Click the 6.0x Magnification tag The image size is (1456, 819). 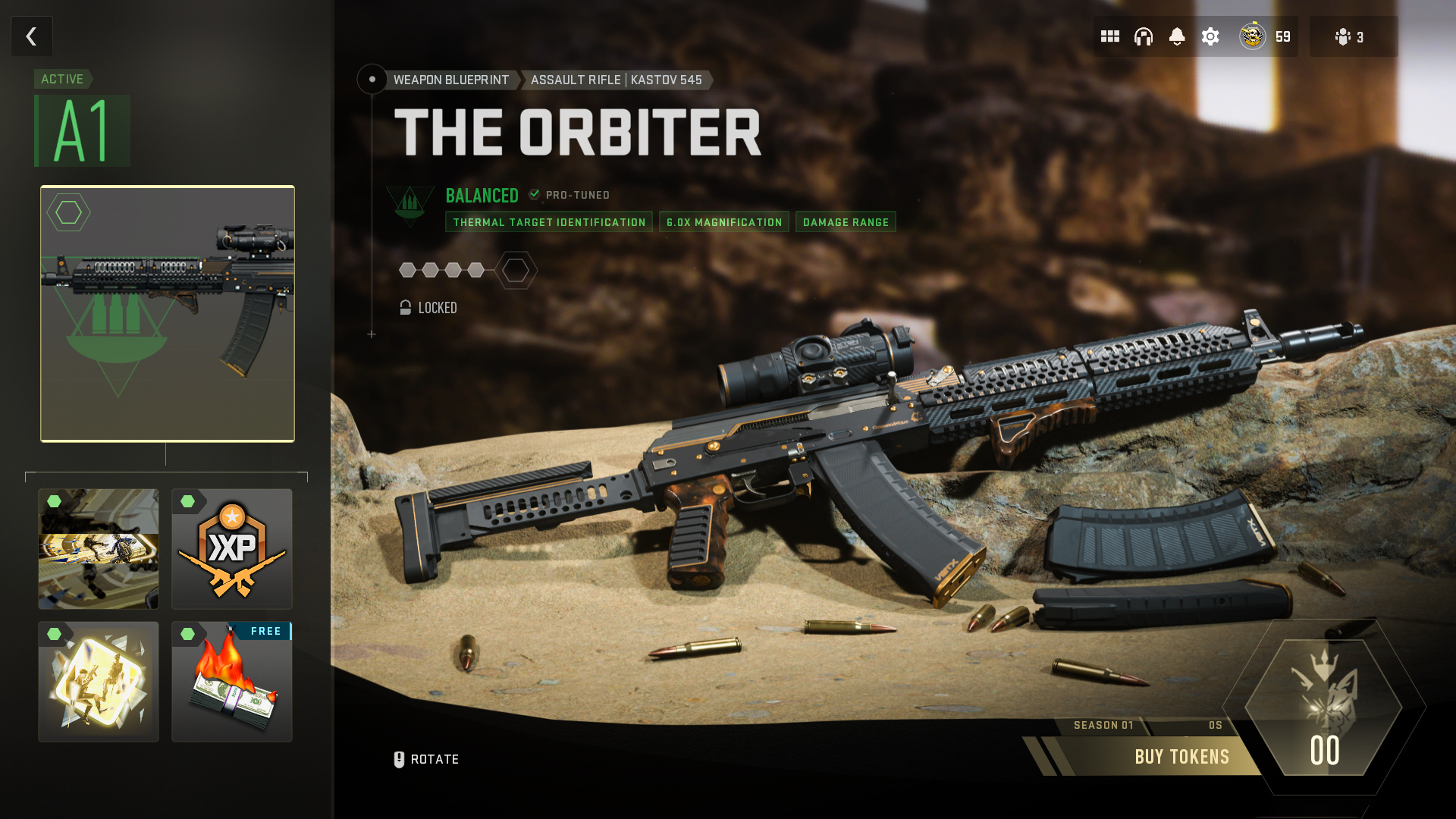pos(724,222)
